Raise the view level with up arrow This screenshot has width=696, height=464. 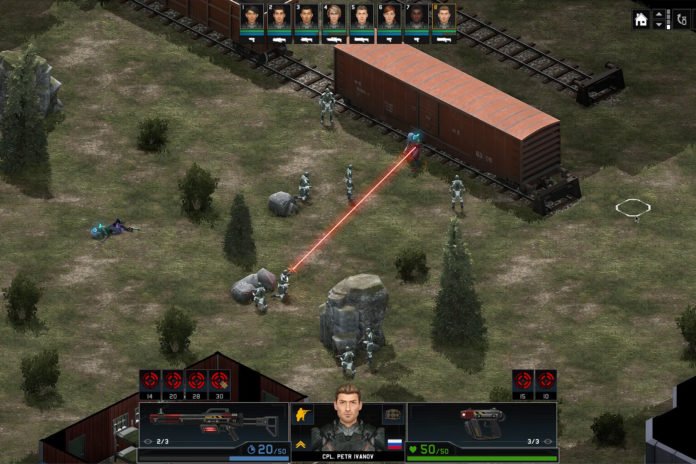(x=658, y=14)
